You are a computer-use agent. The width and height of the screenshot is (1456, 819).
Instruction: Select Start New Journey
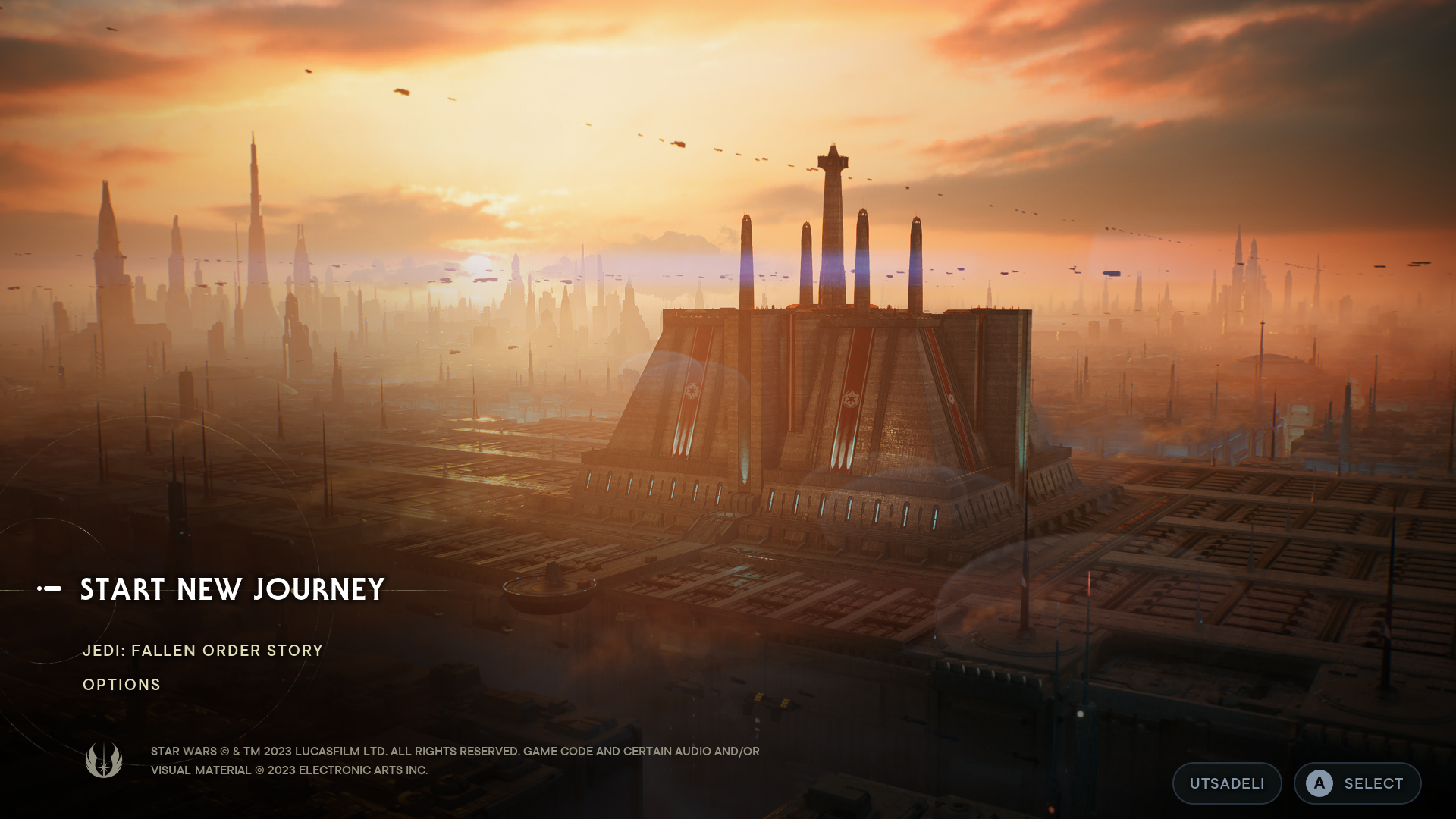[232, 589]
